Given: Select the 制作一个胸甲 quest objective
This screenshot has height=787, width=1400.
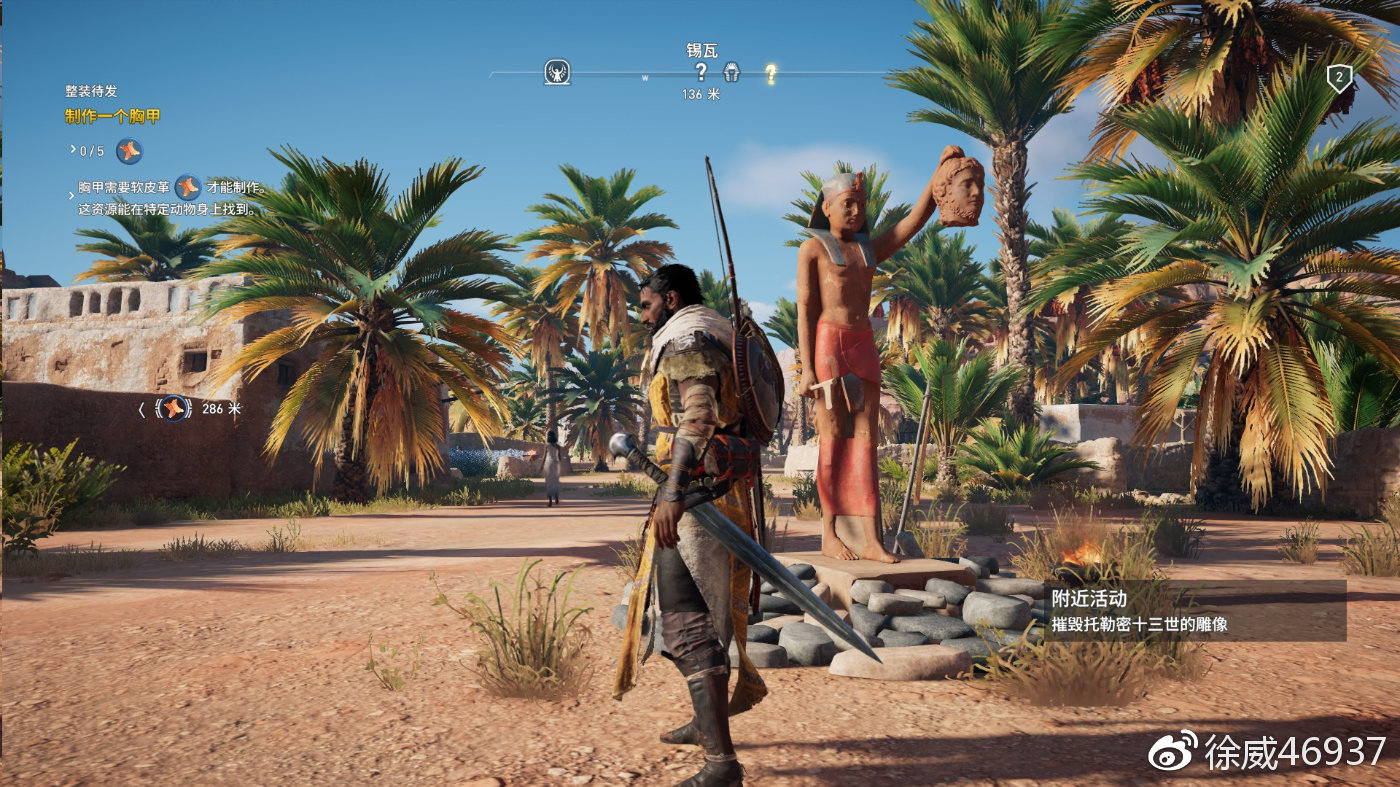Looking at the screenshot, I should (x=113, y=116).
